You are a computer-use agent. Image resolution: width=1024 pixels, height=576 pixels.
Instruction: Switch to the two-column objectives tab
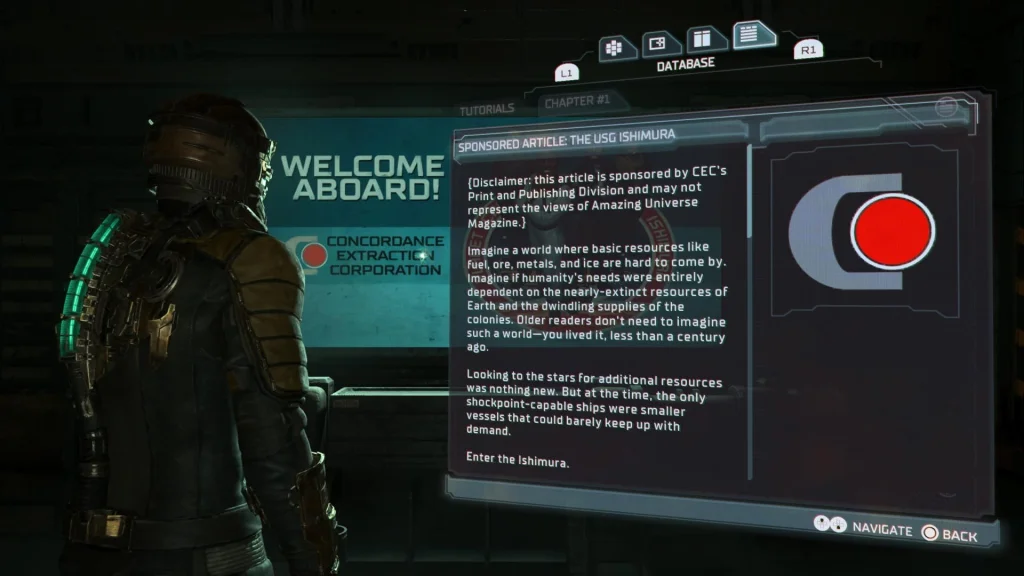pos(706,38)
